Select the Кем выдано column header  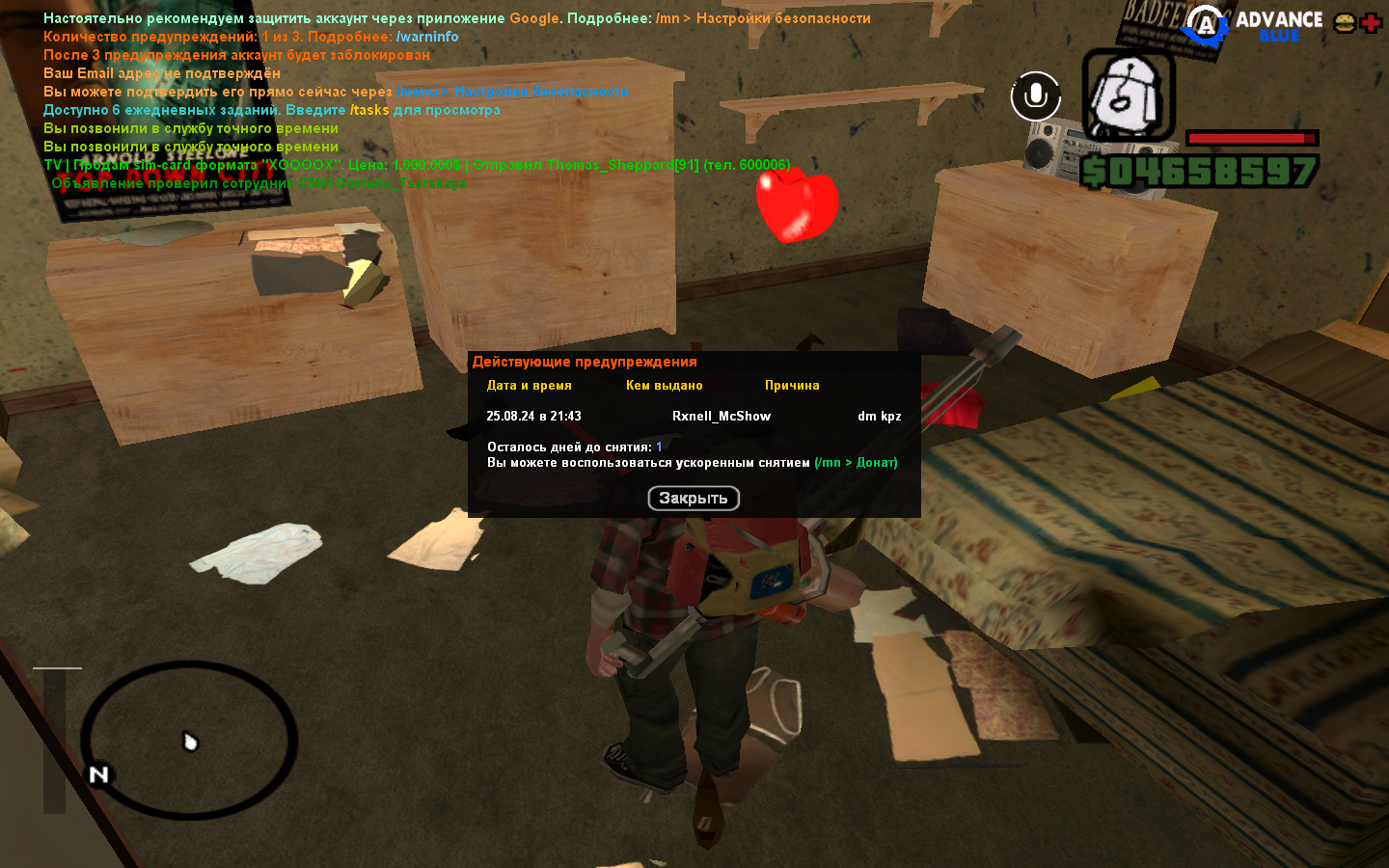click(665, 385)
